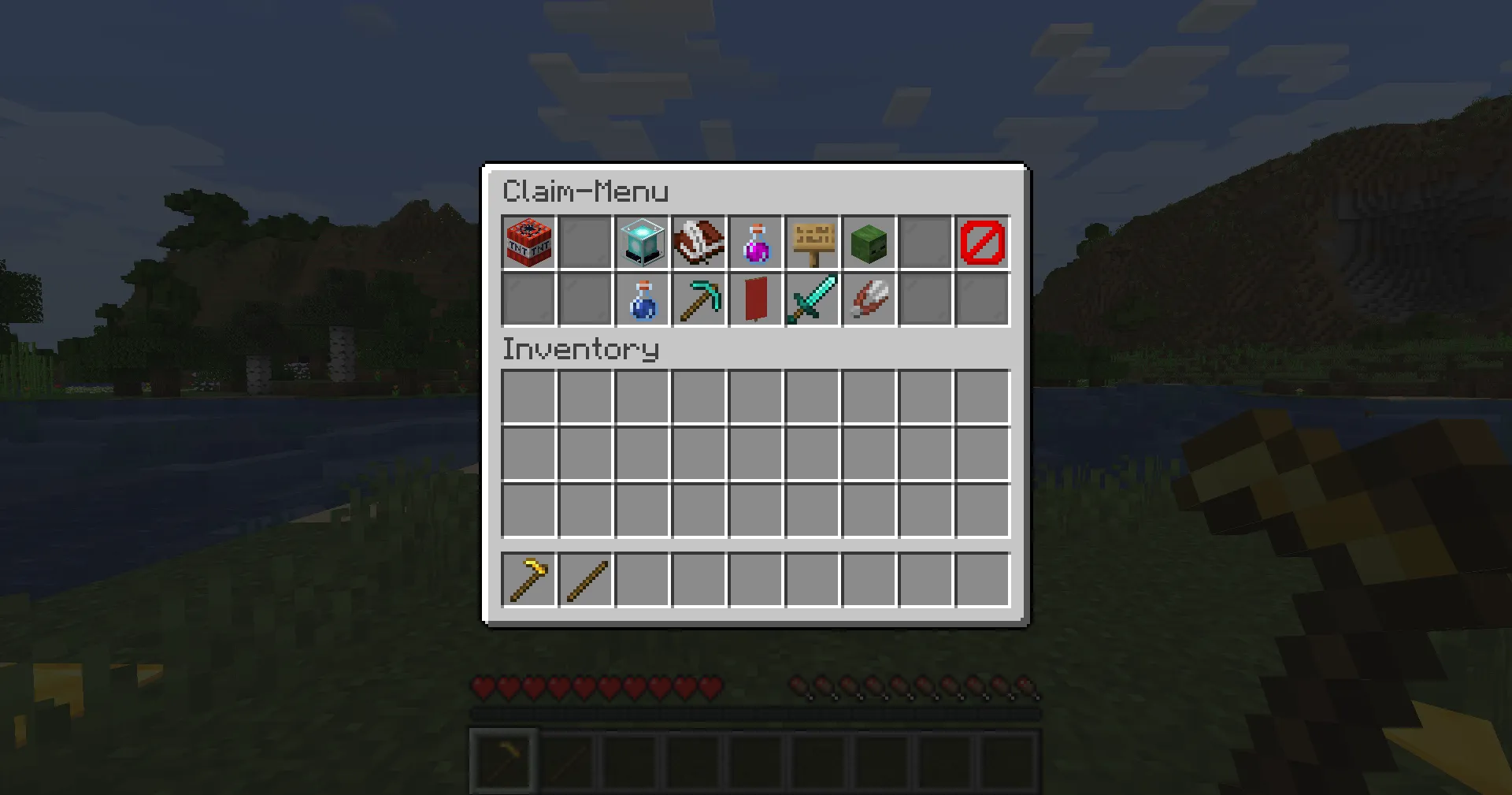Pick up the stick from the inventory
The height and width of the screenshot is (795, 1512).
(x=585, y=581)
